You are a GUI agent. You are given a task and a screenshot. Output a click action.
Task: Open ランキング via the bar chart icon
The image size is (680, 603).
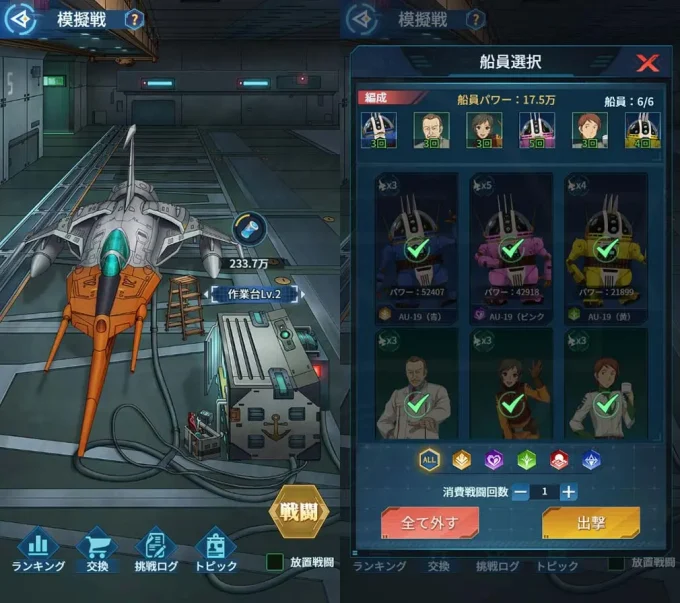[38, 547]
